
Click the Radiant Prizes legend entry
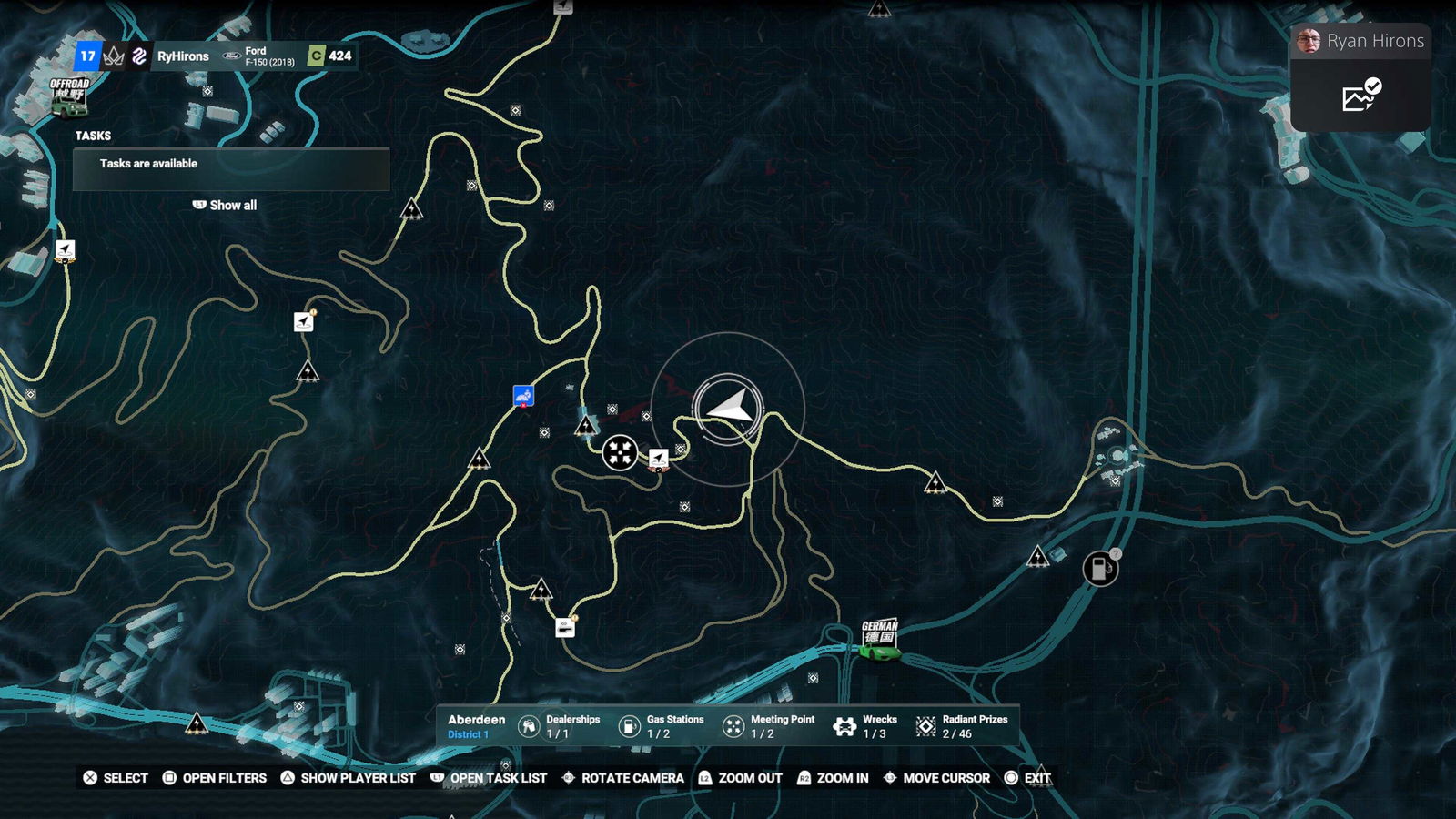pyautogui.click(x=963, y=726)
